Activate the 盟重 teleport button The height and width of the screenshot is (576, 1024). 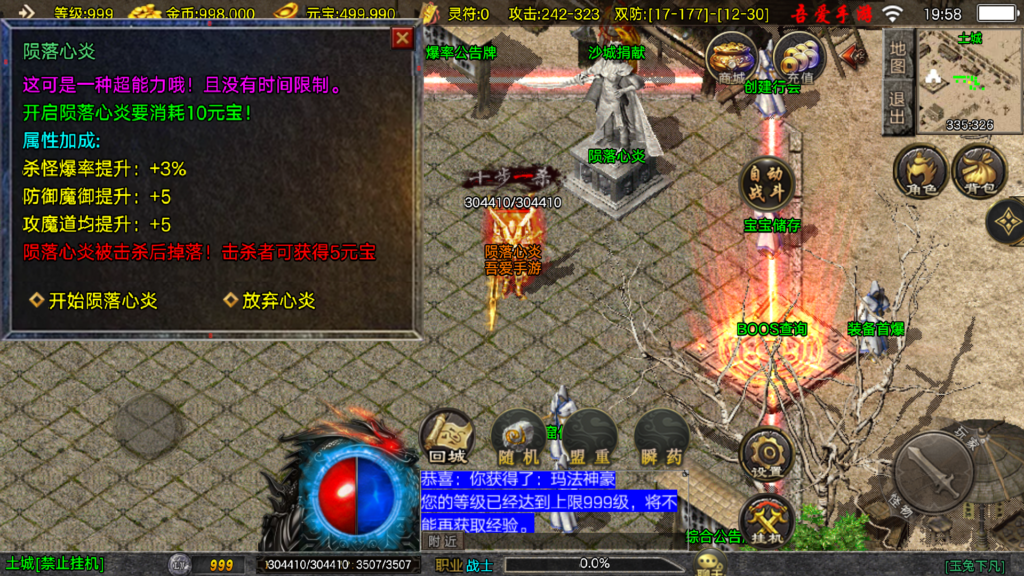(588, 437)
